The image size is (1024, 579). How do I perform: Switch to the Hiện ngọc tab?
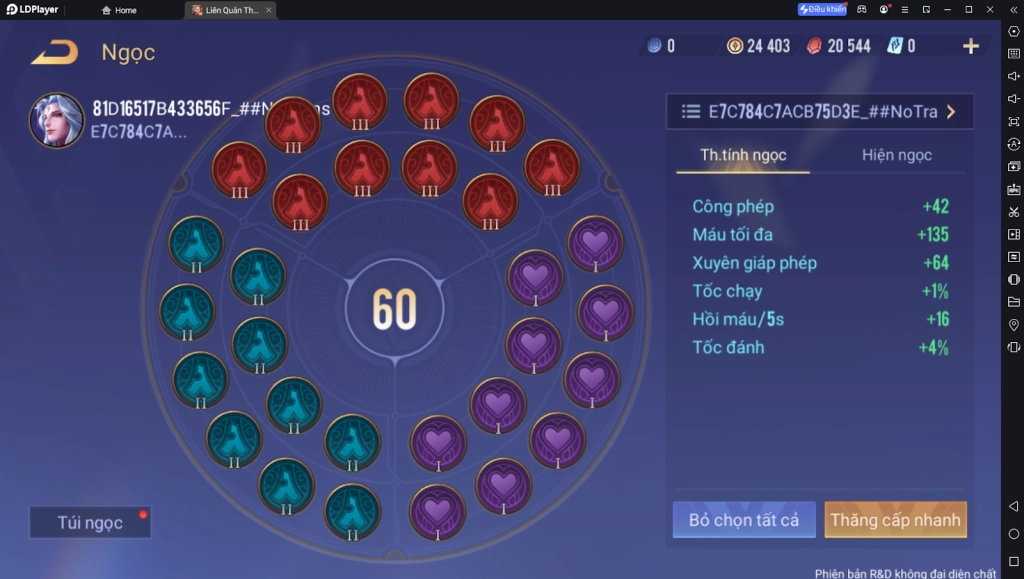click(x=896, y=155)
